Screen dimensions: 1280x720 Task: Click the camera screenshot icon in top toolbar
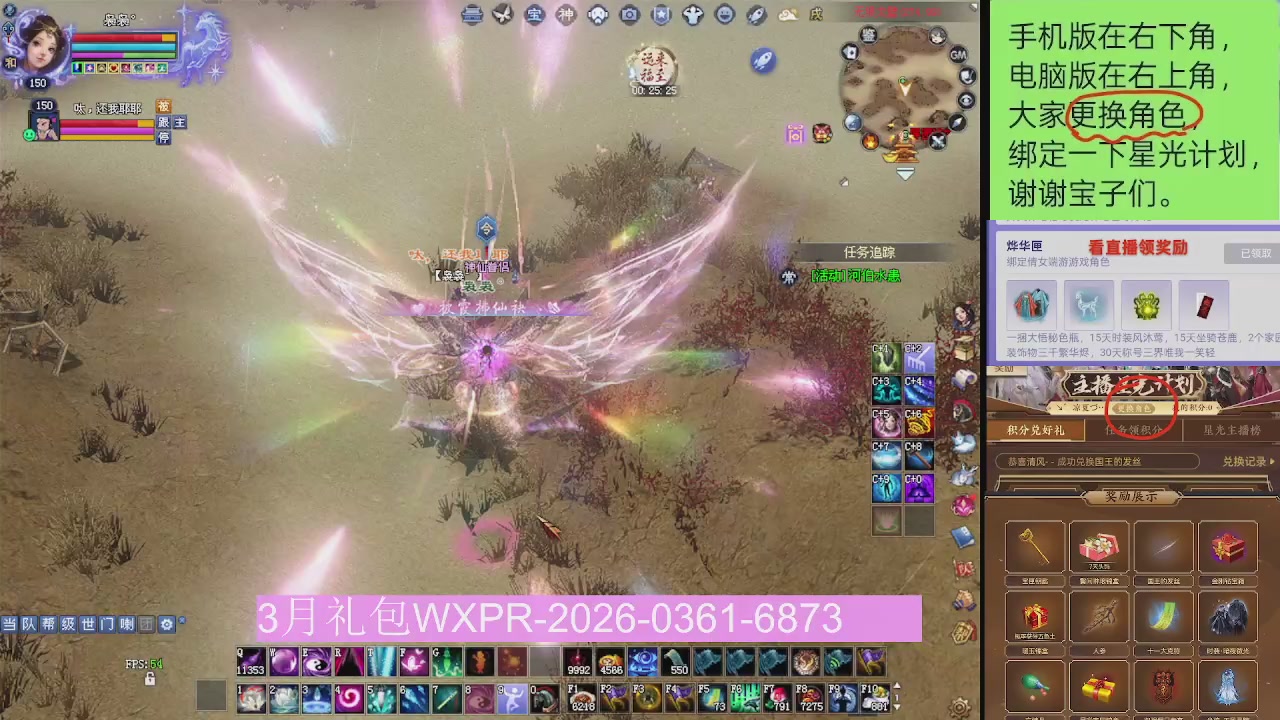point(630,15)
